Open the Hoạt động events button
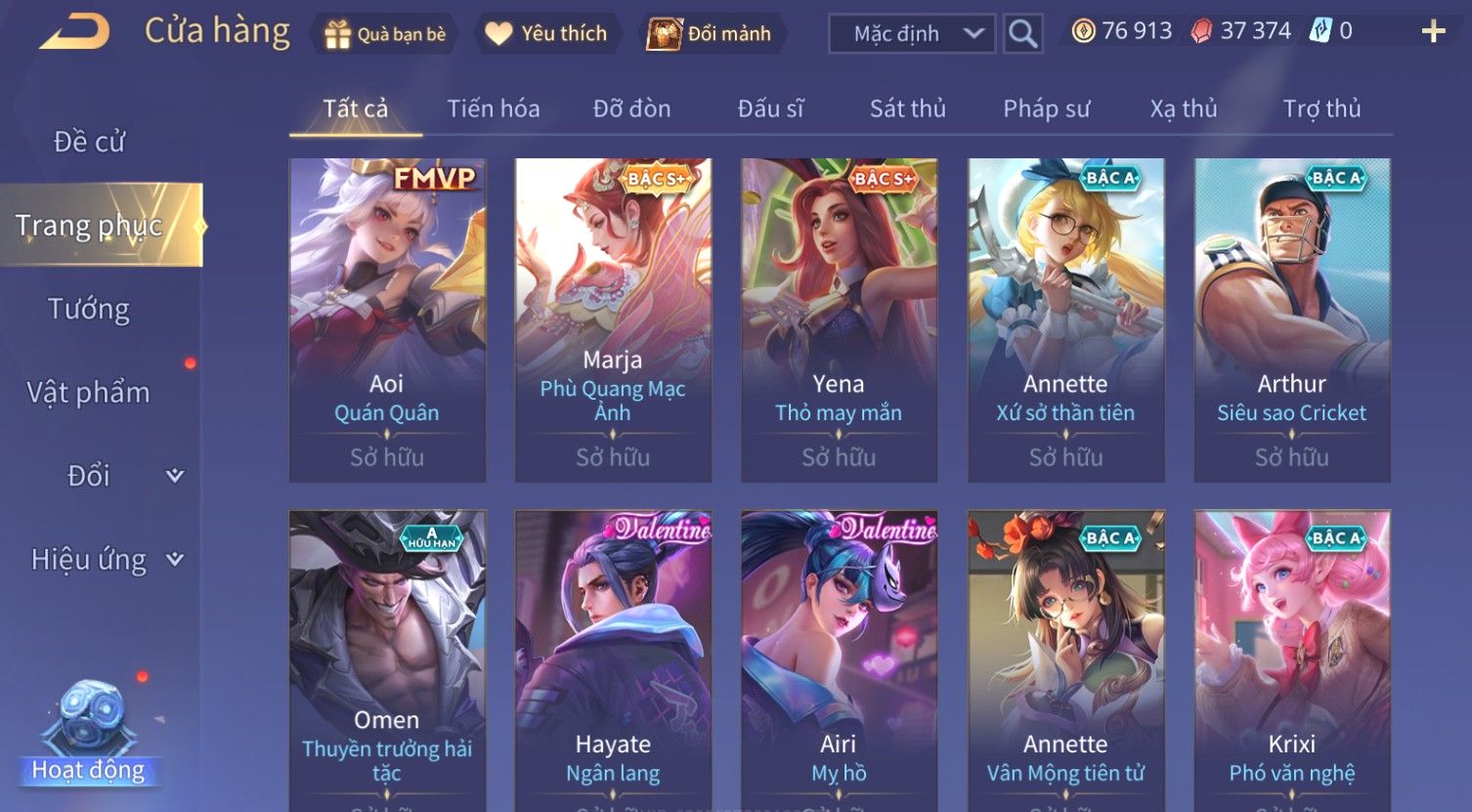 click(x=89, y=735)
